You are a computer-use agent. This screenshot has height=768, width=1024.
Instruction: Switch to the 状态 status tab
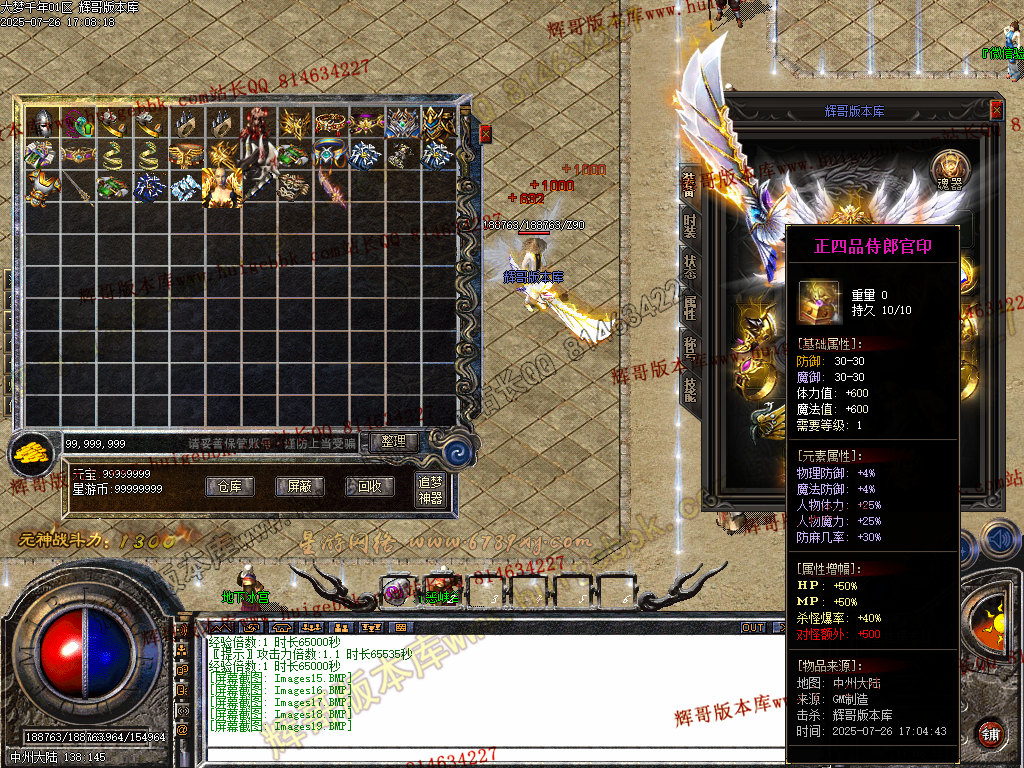(689, 266)
